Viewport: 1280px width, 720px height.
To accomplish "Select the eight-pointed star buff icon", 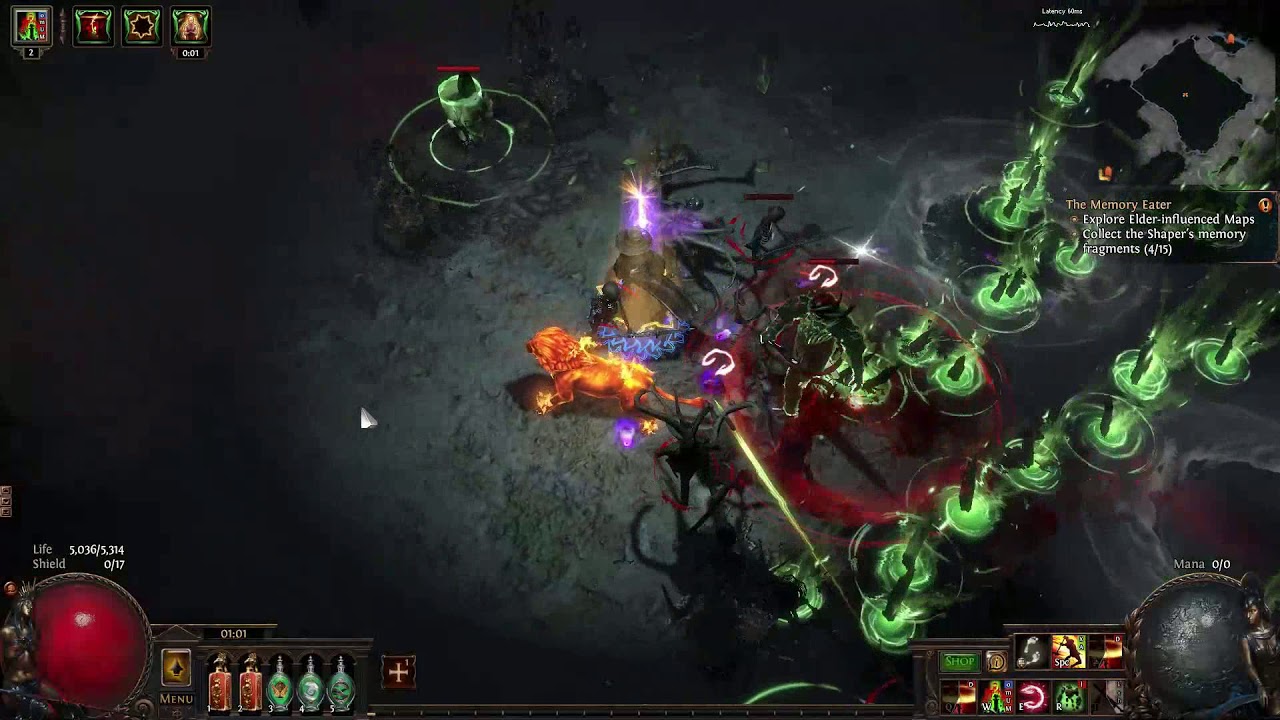I will (141, 26).
